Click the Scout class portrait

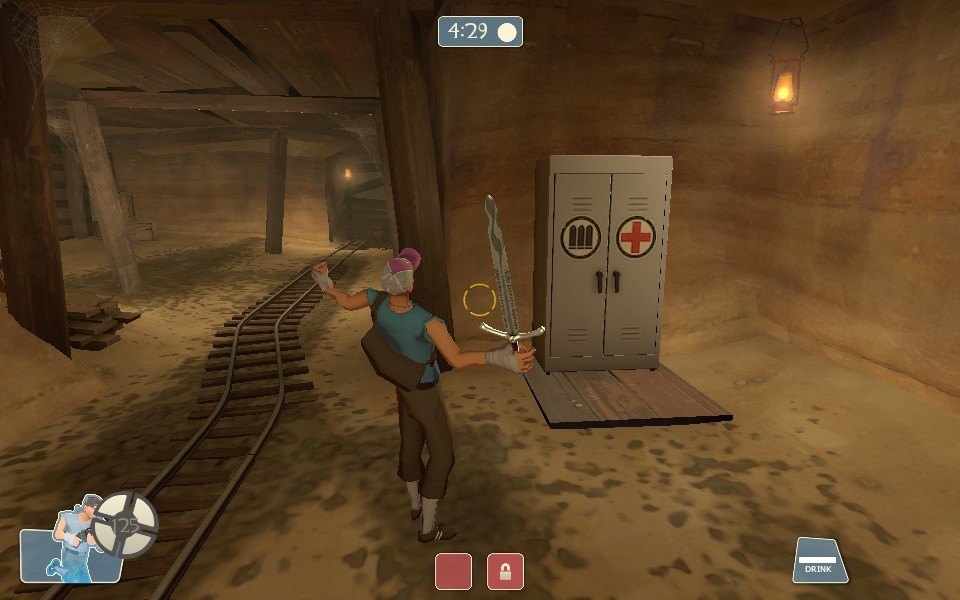72,544
